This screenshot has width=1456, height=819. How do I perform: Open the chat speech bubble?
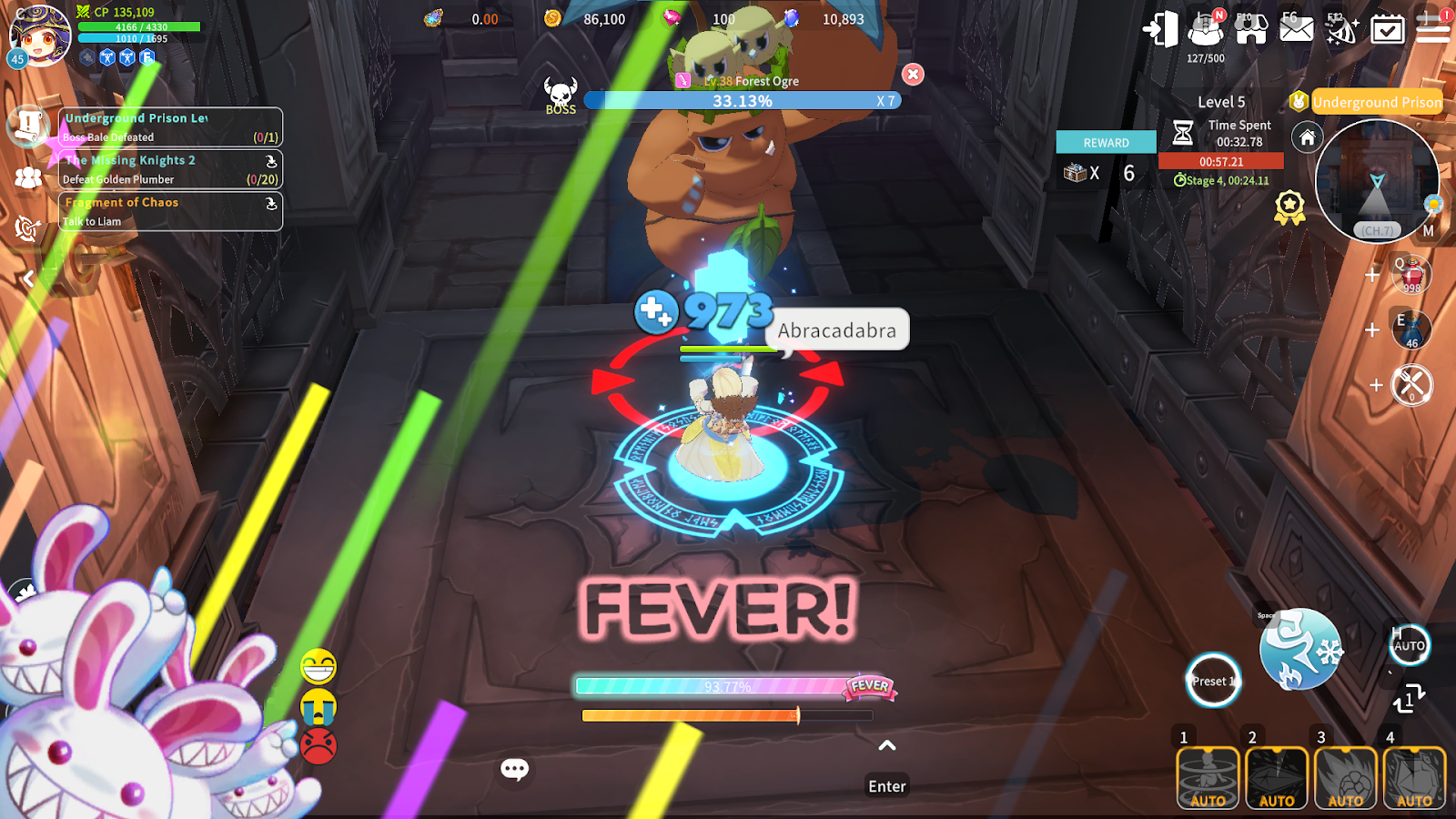pos(514,770)
